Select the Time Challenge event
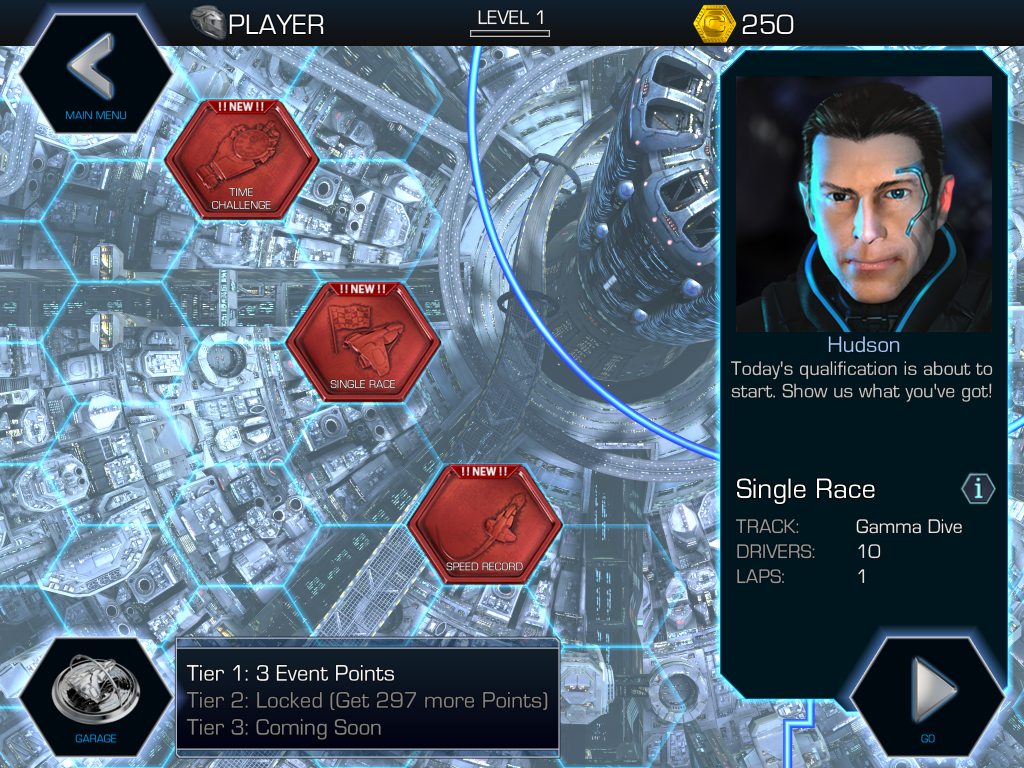This screenshot has width=1024, height=768. click(x=241, y=160)
